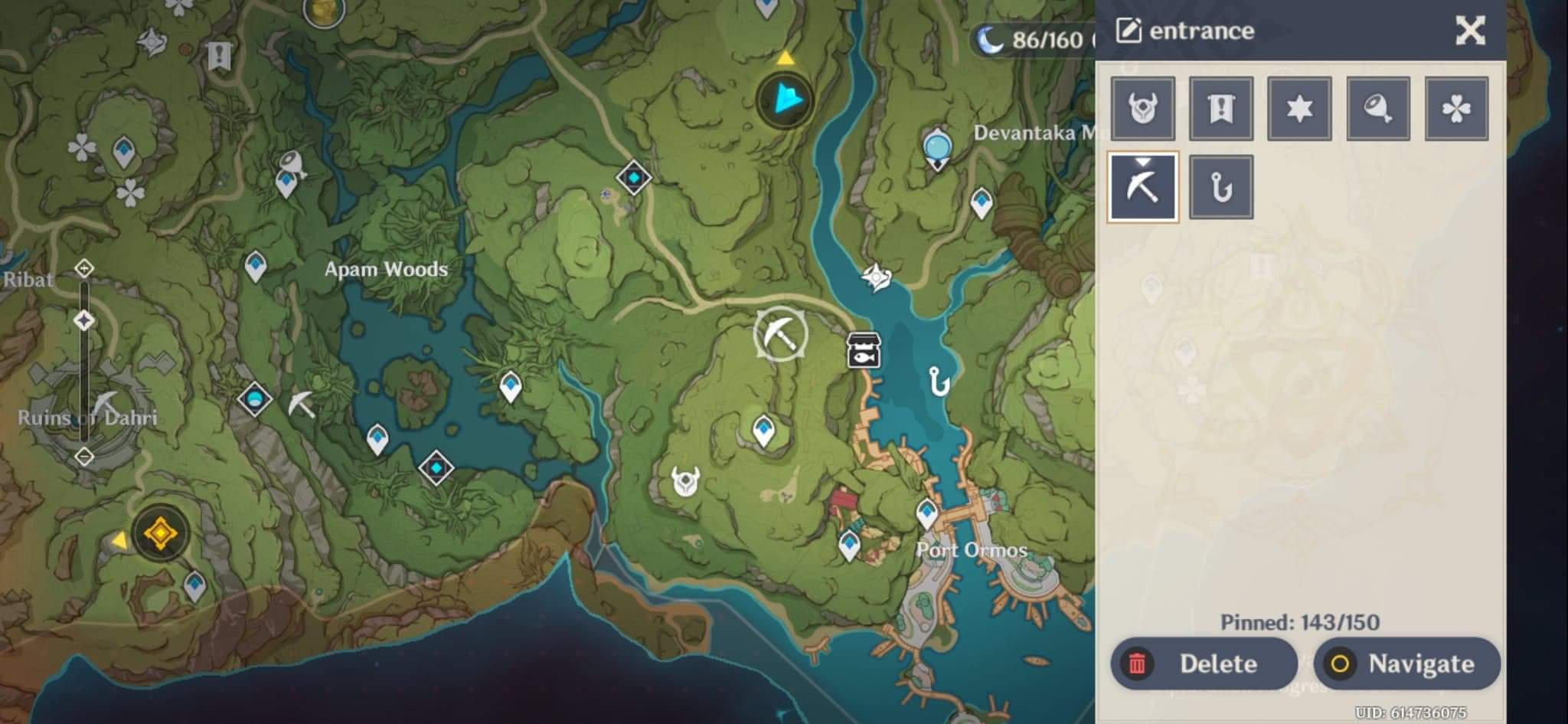Deselect the currently highlighted pickaxe pin
Image resolution: width=1568 pixels, height=724 pixels.
click(x=1142, y=186)
